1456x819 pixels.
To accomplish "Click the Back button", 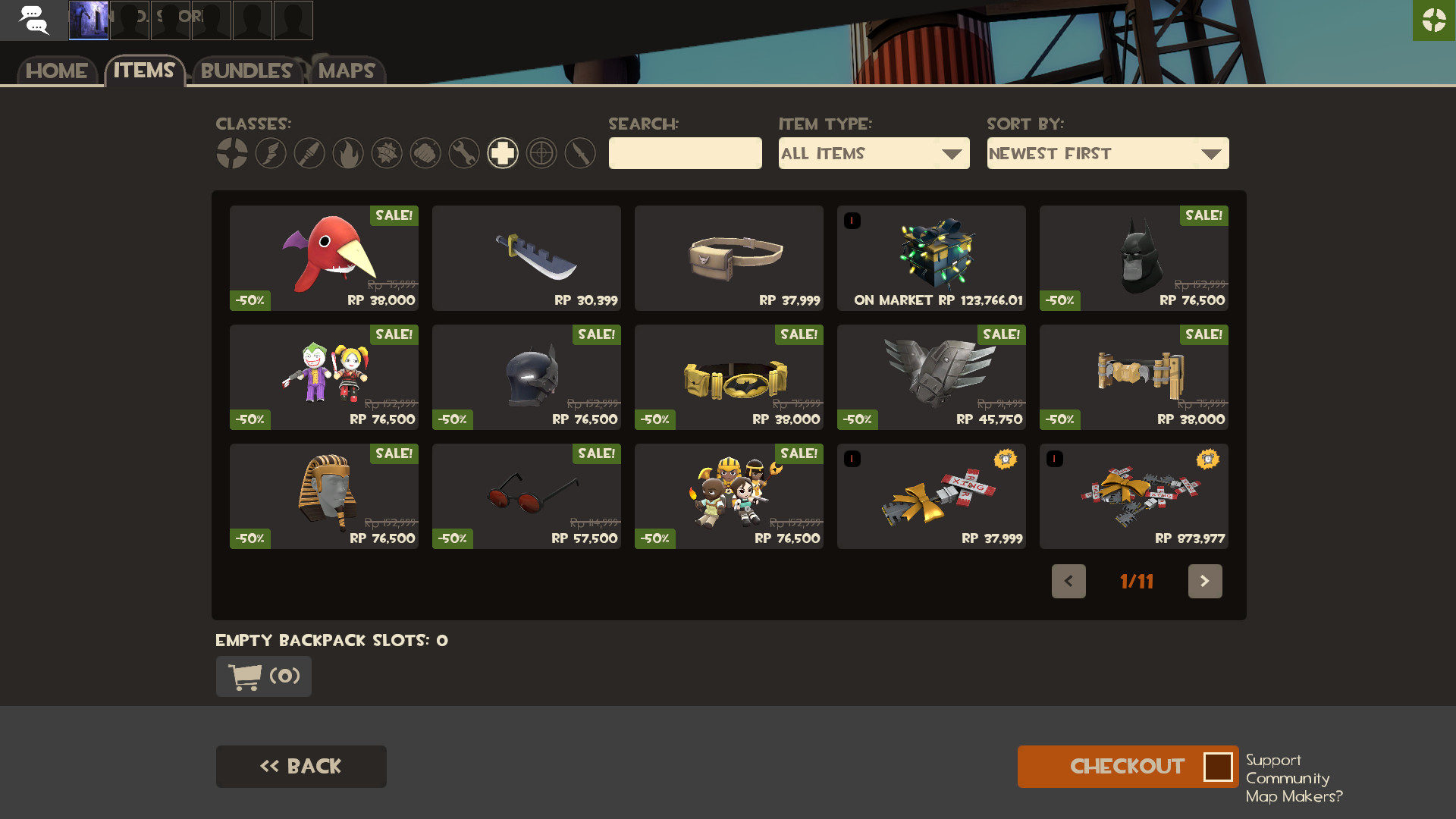I will [x=301, y=766].
